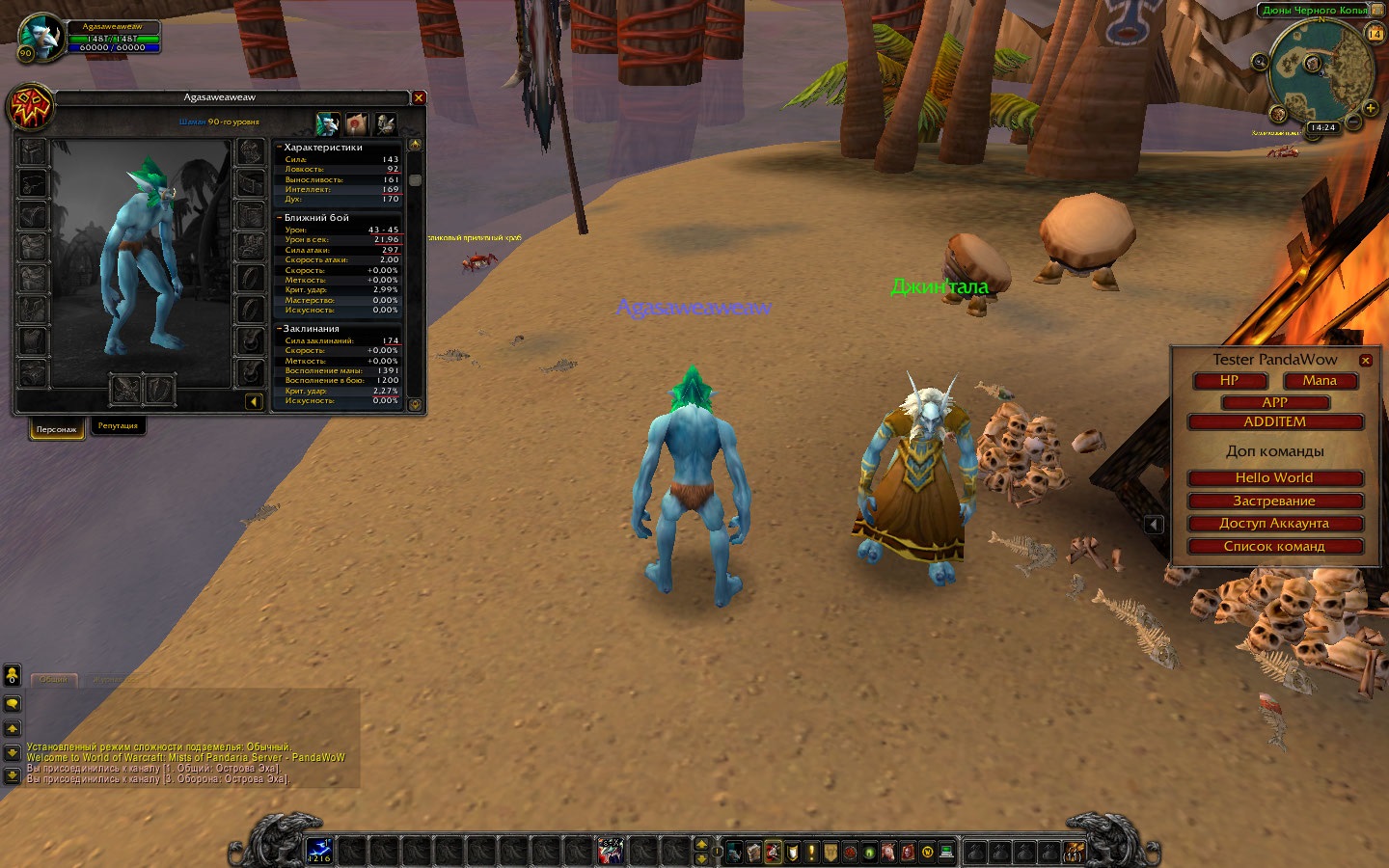Run the Hello World command

point(1274,478)
